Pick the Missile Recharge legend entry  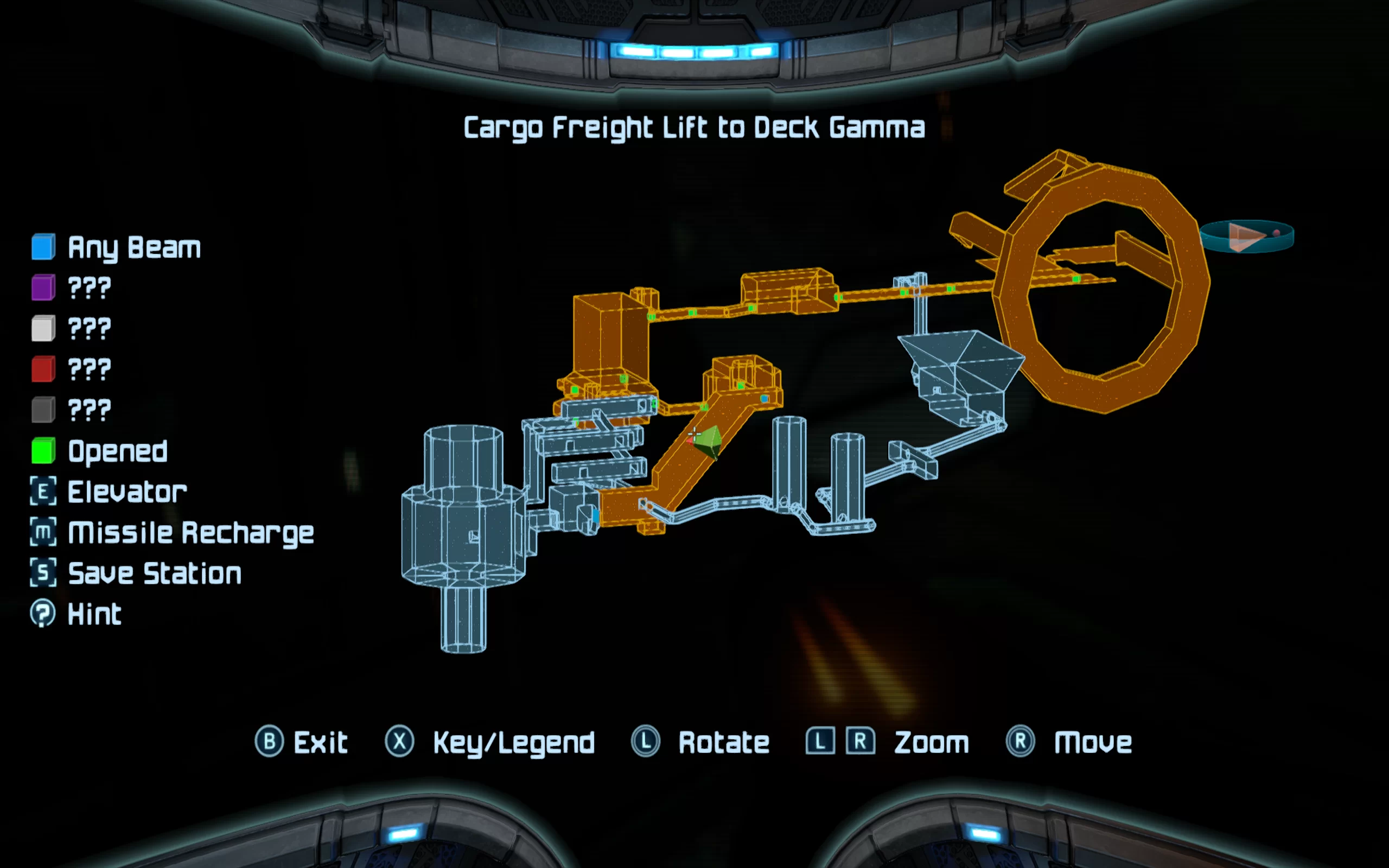172,533
